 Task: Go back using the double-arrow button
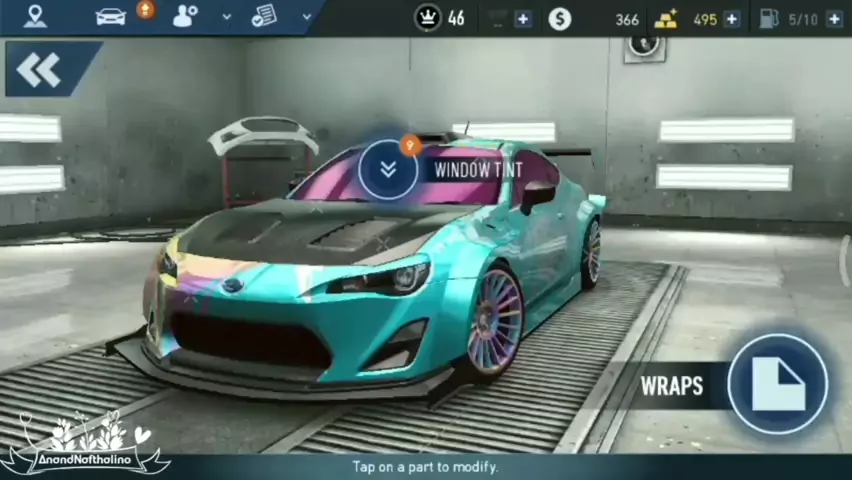click(x=39, y=70)
